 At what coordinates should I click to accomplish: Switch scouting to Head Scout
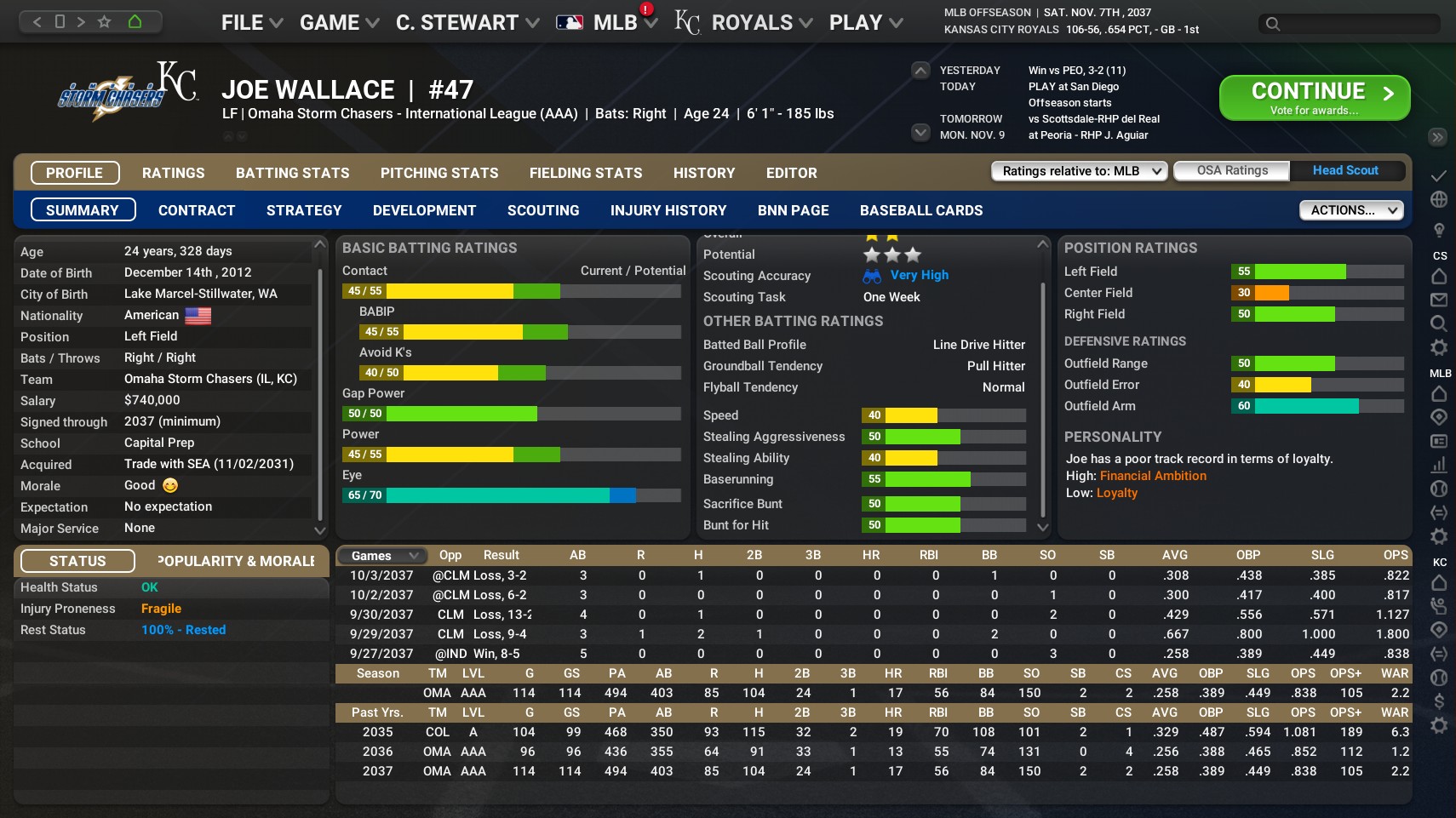tap(1345, 170)
